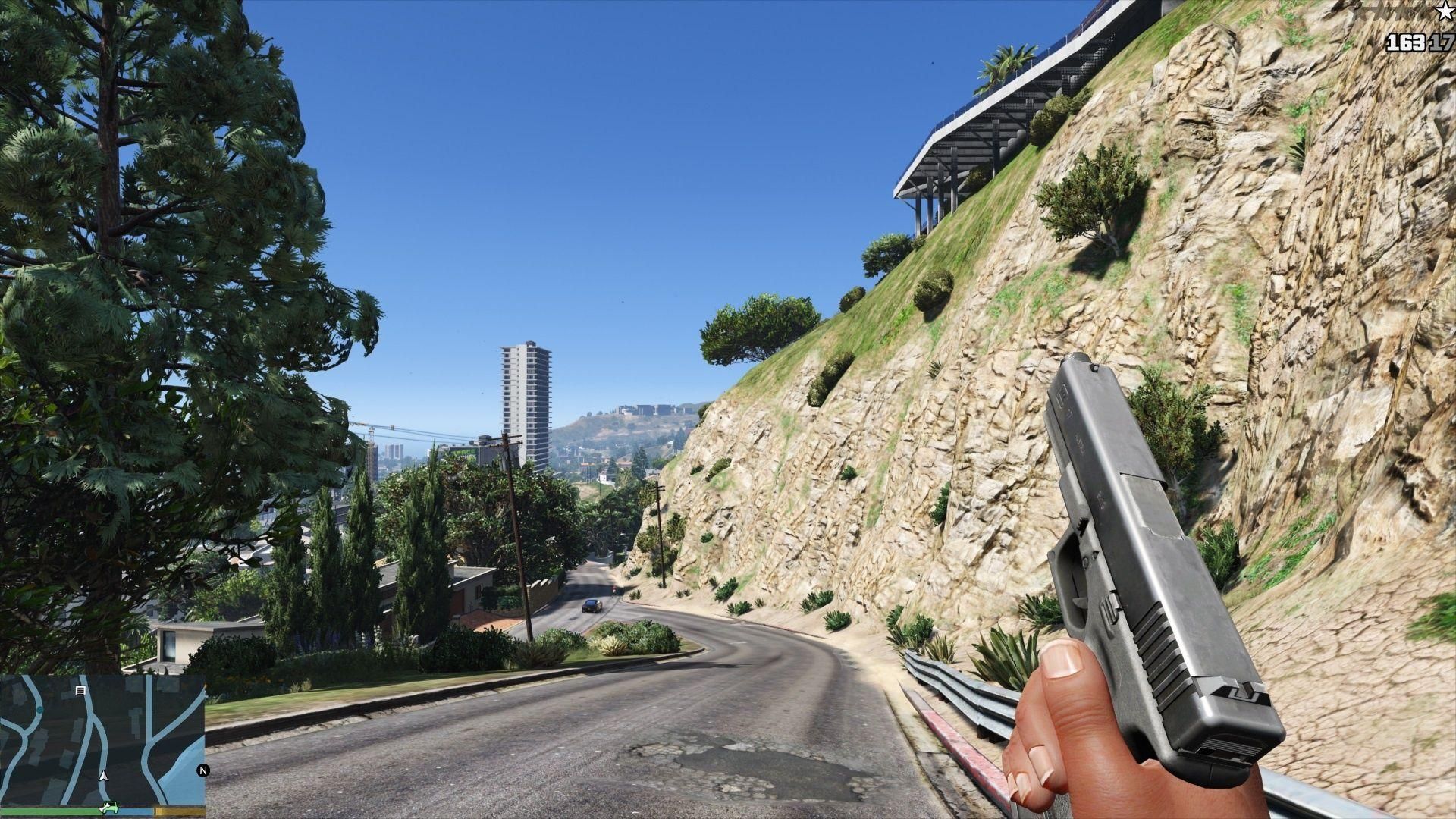Select the white player arrow on minimap

[104, 777]
